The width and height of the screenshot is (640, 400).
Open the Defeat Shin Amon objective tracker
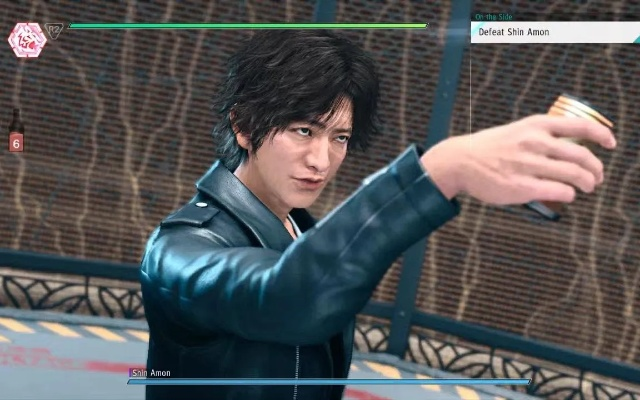[553, 32]
